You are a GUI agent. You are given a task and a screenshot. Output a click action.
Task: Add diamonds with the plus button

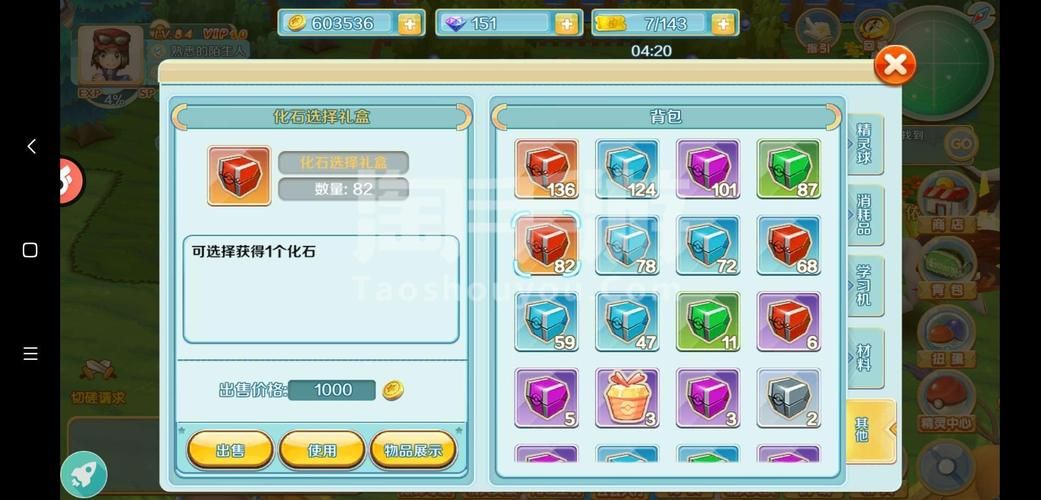click(567, 24)
